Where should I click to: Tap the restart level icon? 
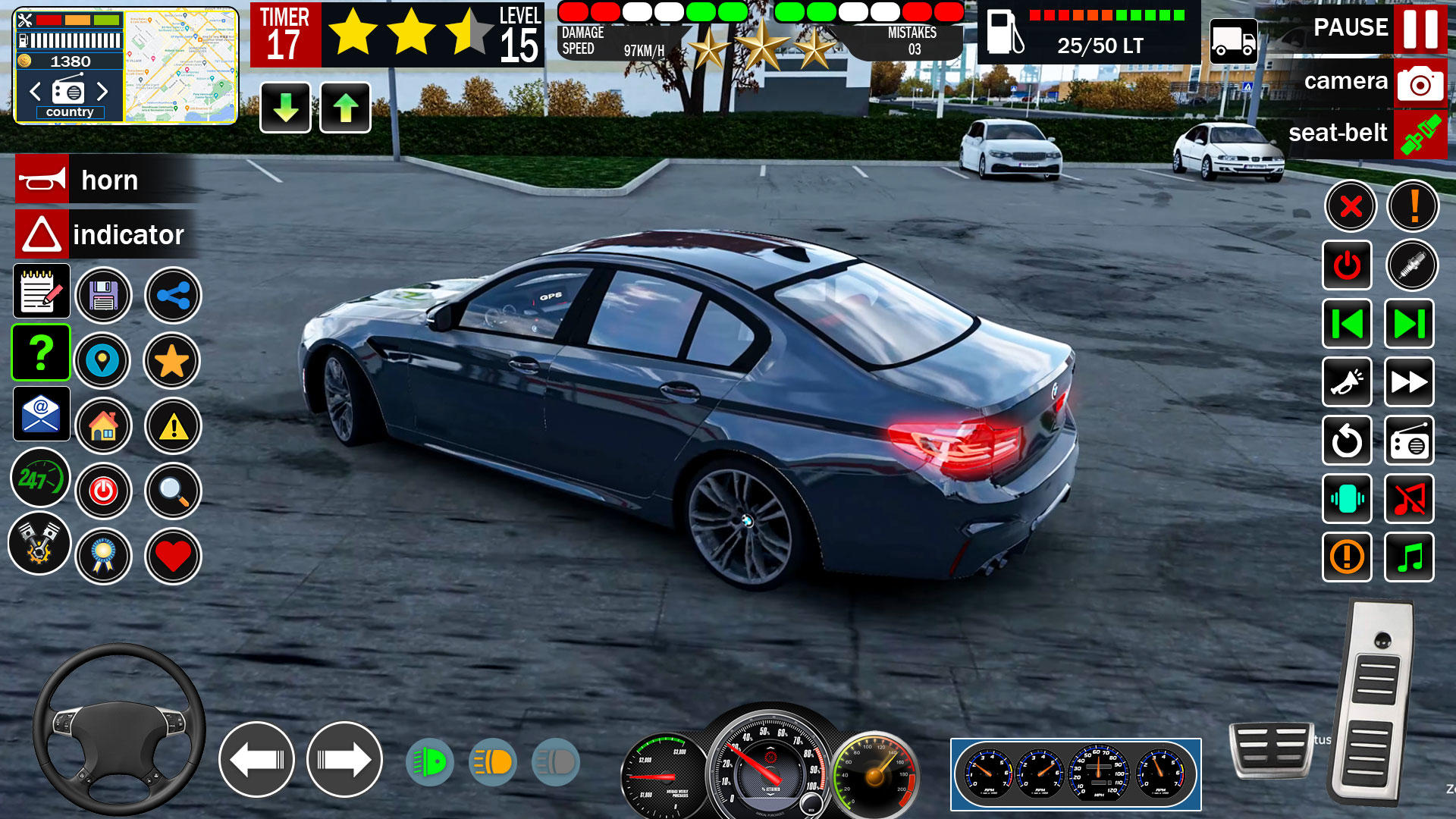1347,443
